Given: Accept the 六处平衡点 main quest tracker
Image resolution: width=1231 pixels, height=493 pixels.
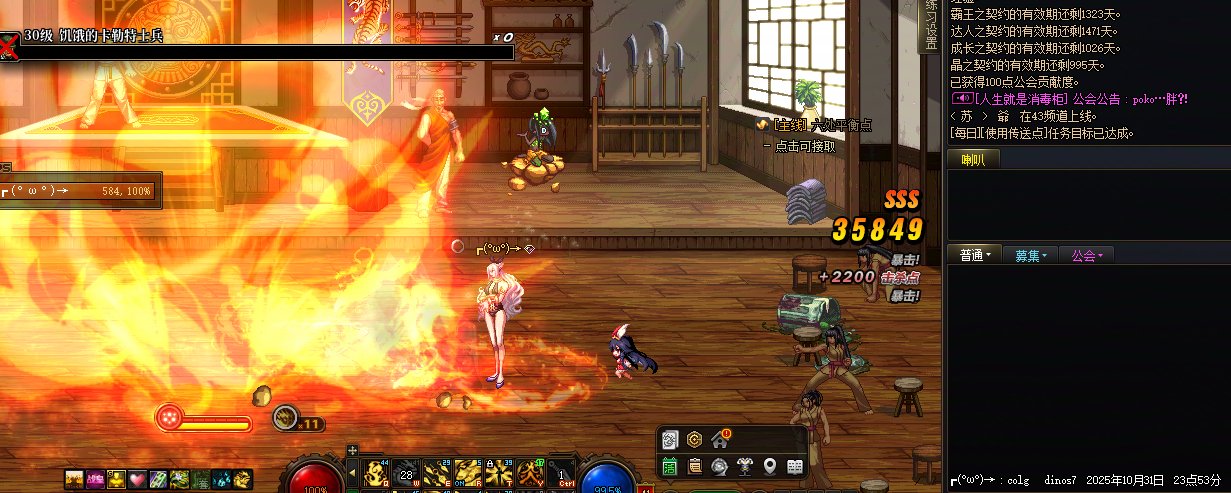Looking at the screenshot, I should click(x=812, y=124).
